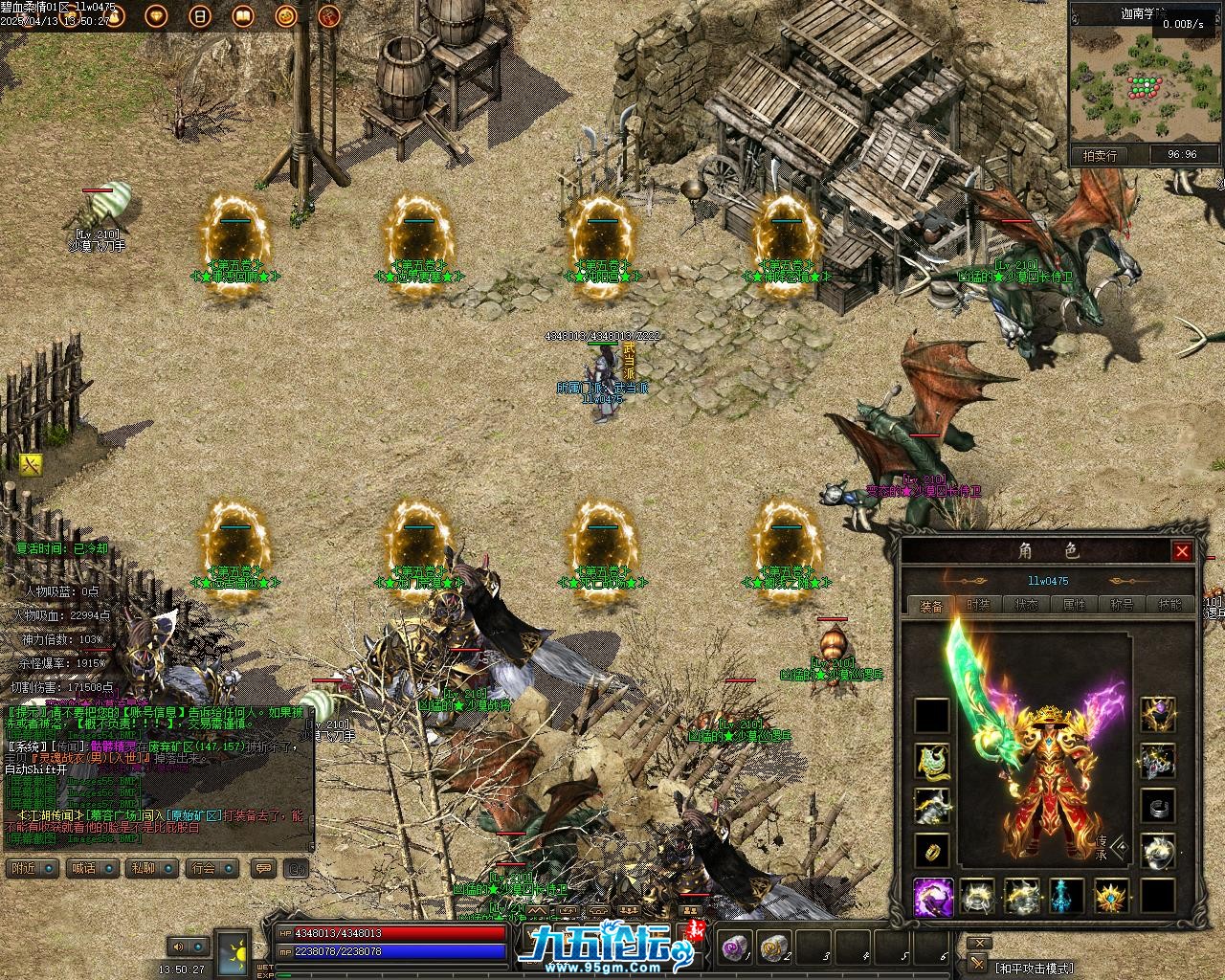Switch to the 技能 tab
Viewport: 1225px width, 980px height.
pyautogui.click(x=1169, y=605)
